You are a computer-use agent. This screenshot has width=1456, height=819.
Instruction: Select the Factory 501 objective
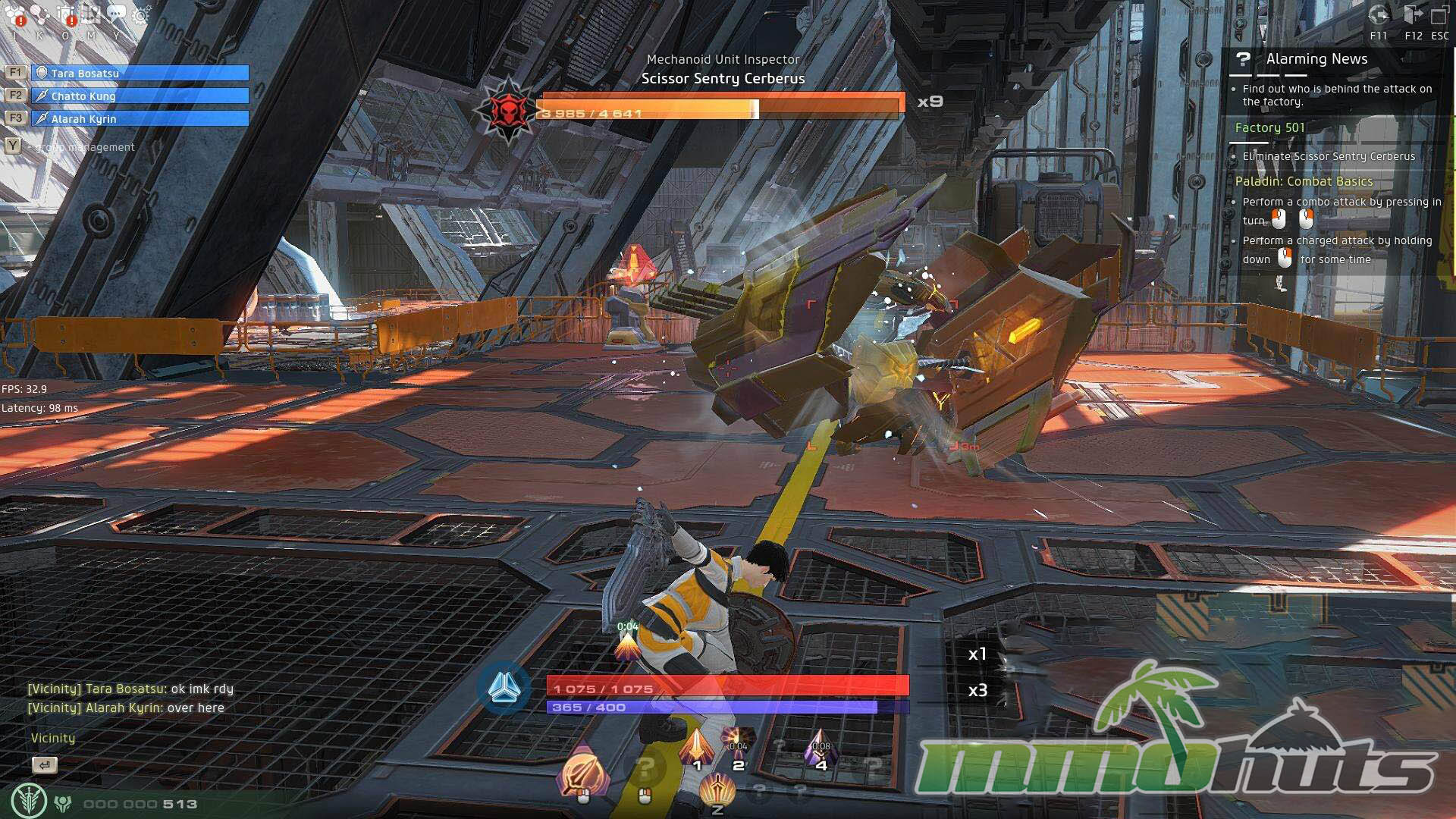pos(1269,127)
